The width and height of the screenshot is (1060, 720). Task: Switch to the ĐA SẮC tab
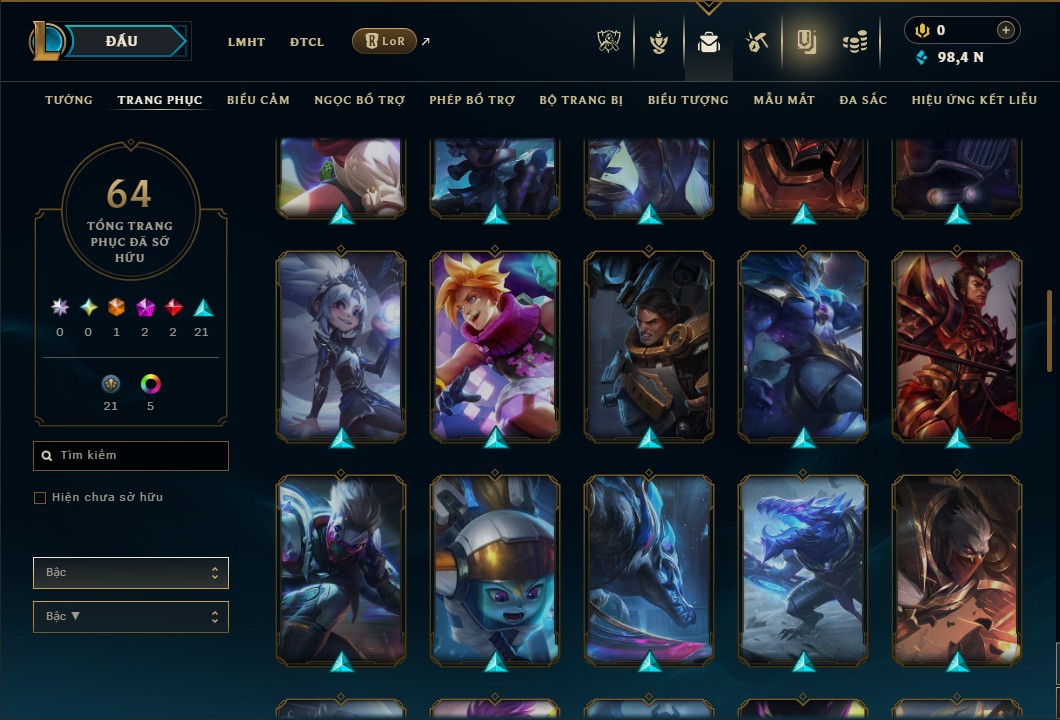863,100
